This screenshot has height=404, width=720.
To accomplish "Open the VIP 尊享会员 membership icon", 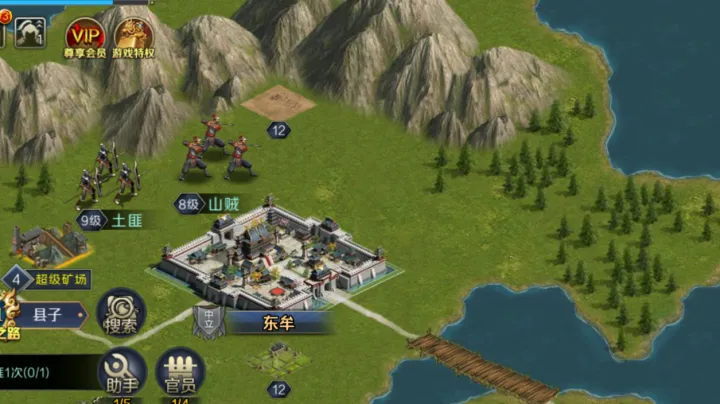I will [x=85, y=38].
